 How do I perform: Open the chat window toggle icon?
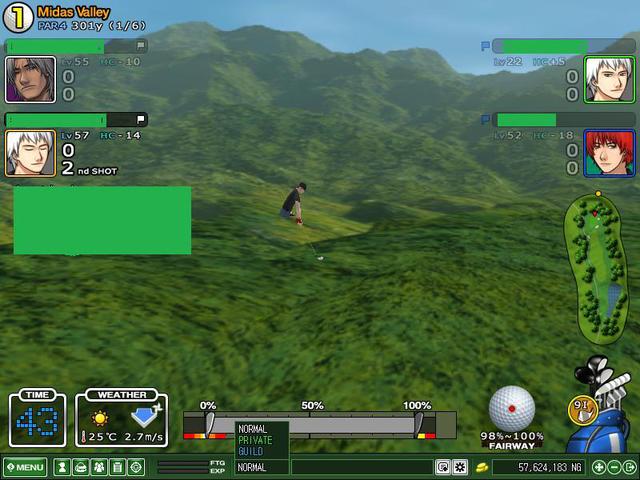click(x=442, y=467)
